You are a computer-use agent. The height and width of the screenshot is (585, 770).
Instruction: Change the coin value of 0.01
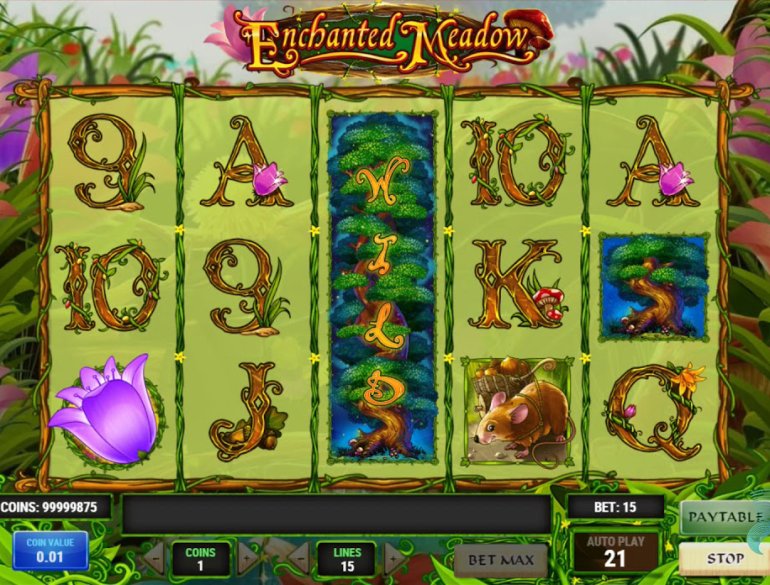point(50,551)
